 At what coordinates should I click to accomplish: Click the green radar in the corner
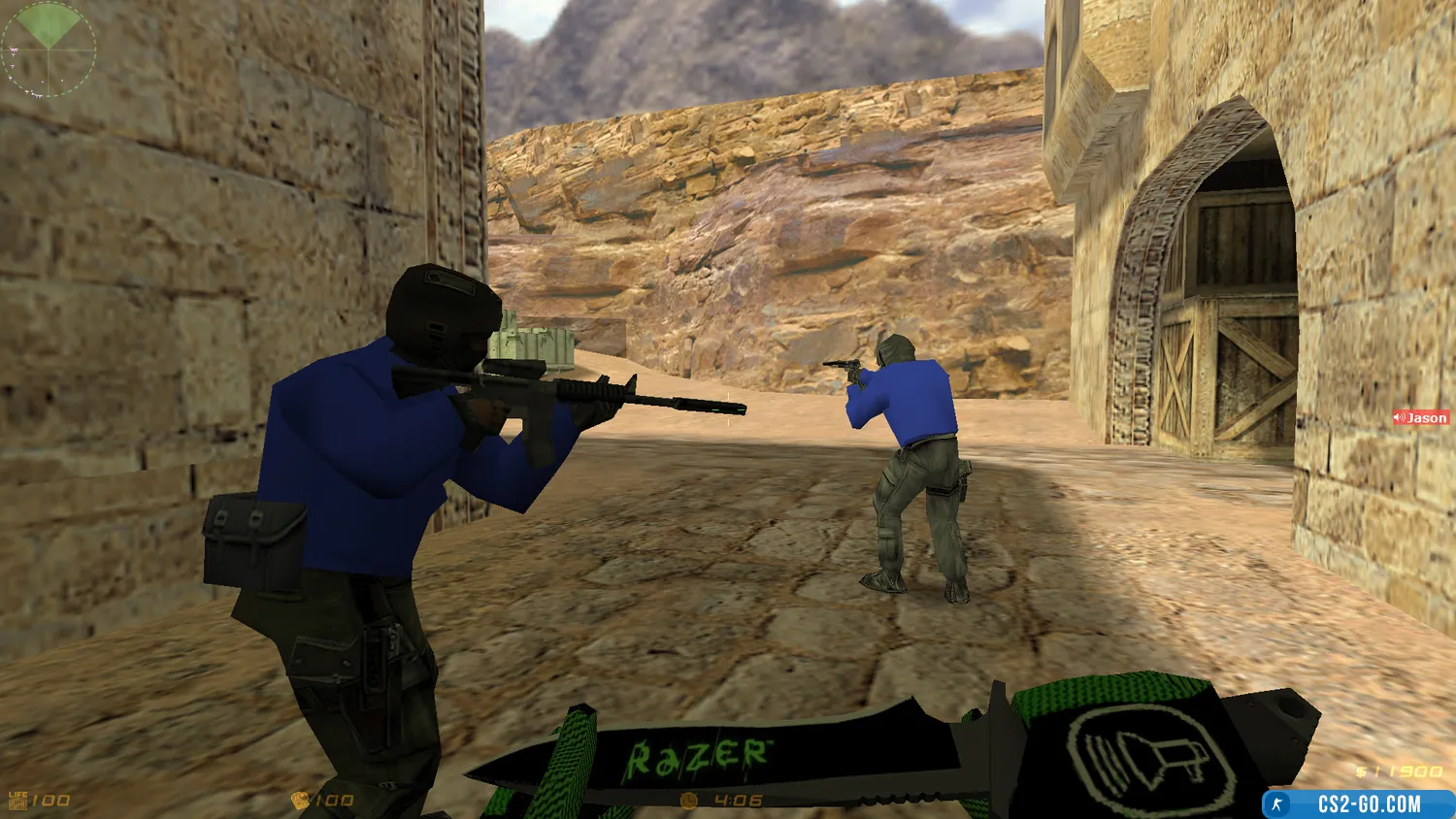[x=49, y=49]
